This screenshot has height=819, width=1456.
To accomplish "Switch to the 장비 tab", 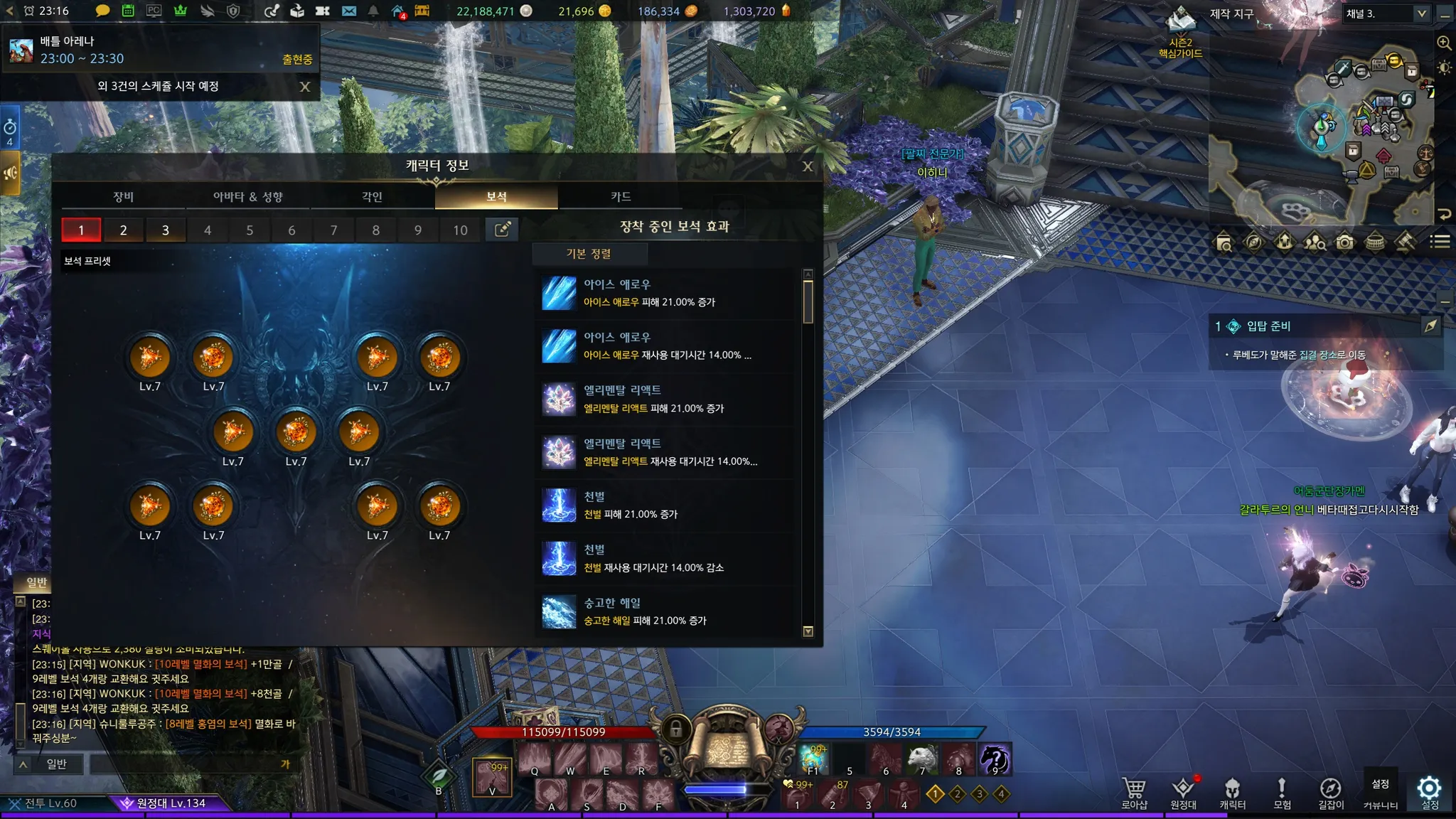I will (x=123, y=196).
